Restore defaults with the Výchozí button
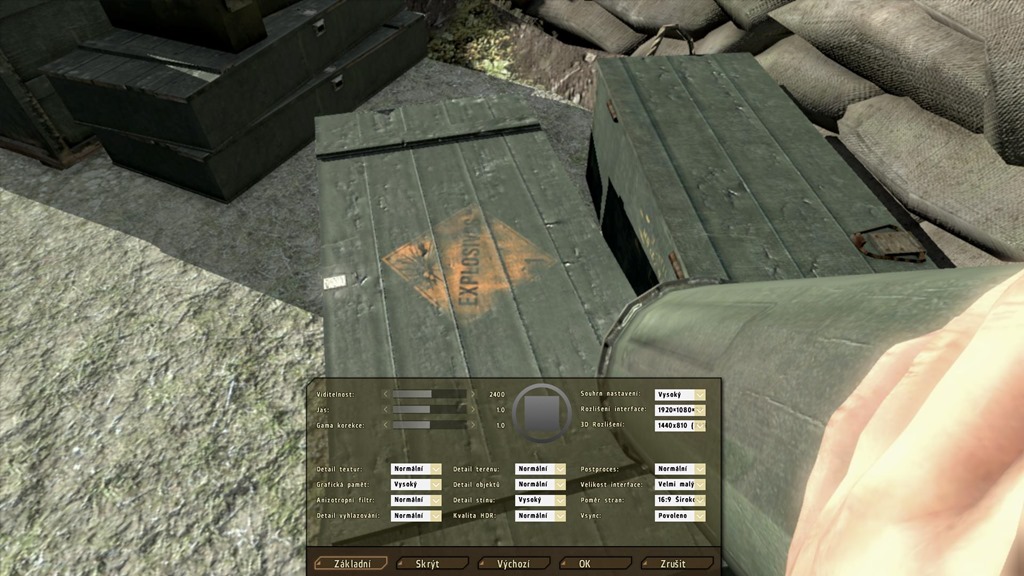 click(514, 564)
